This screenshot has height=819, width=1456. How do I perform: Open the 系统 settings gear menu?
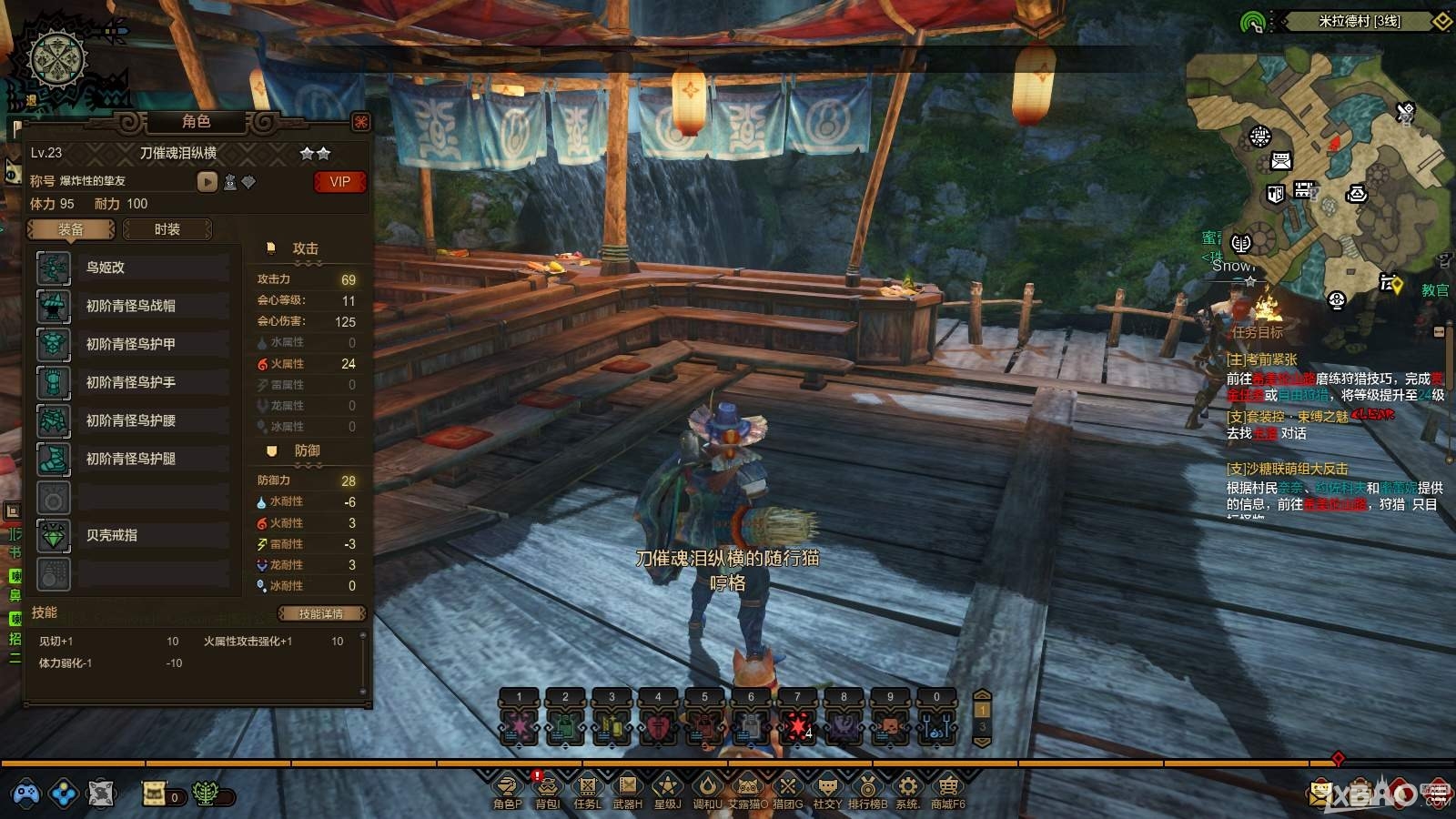point(907,787)
